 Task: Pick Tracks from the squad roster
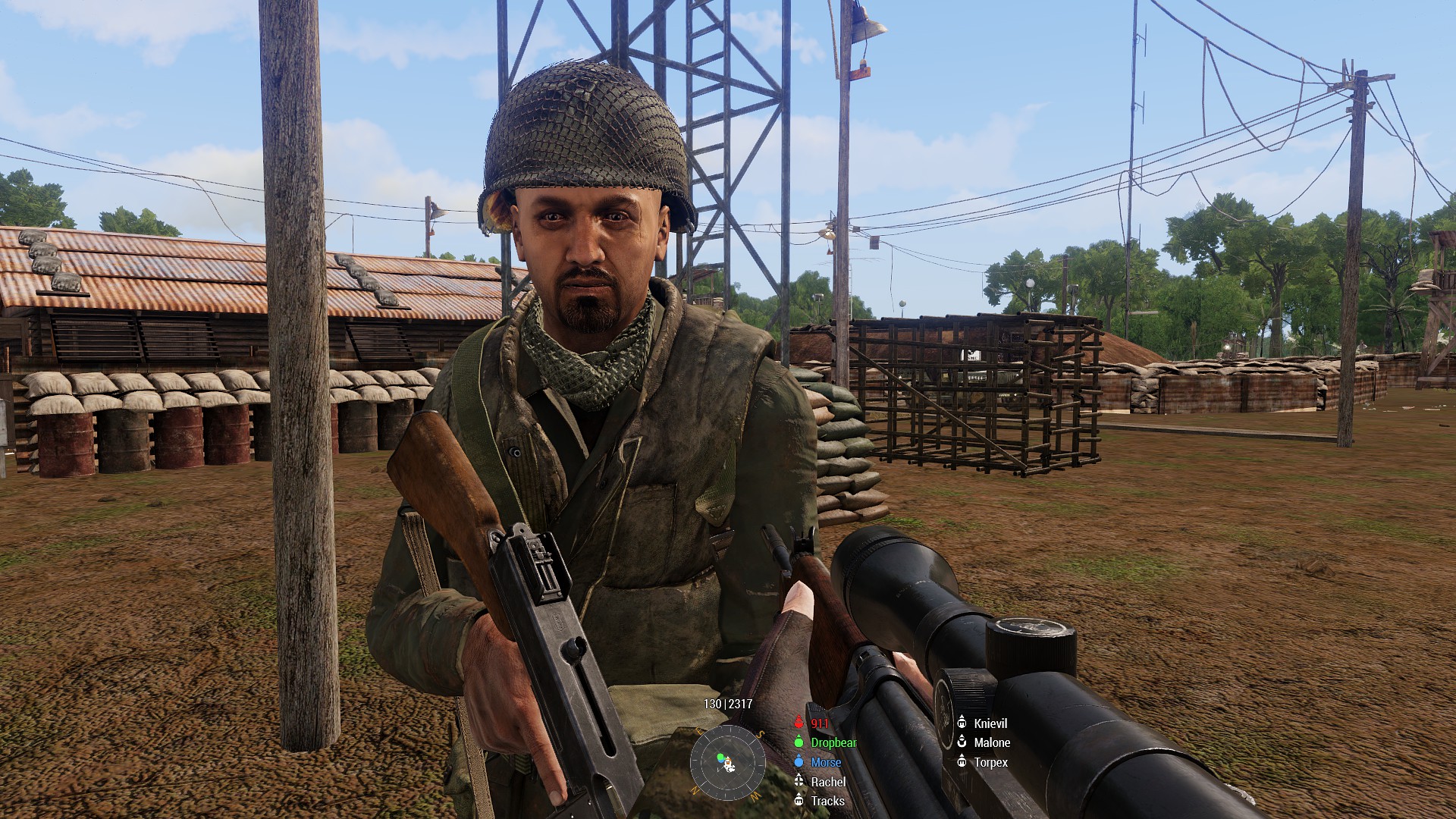pyautogui.click(x=827, y=801)
